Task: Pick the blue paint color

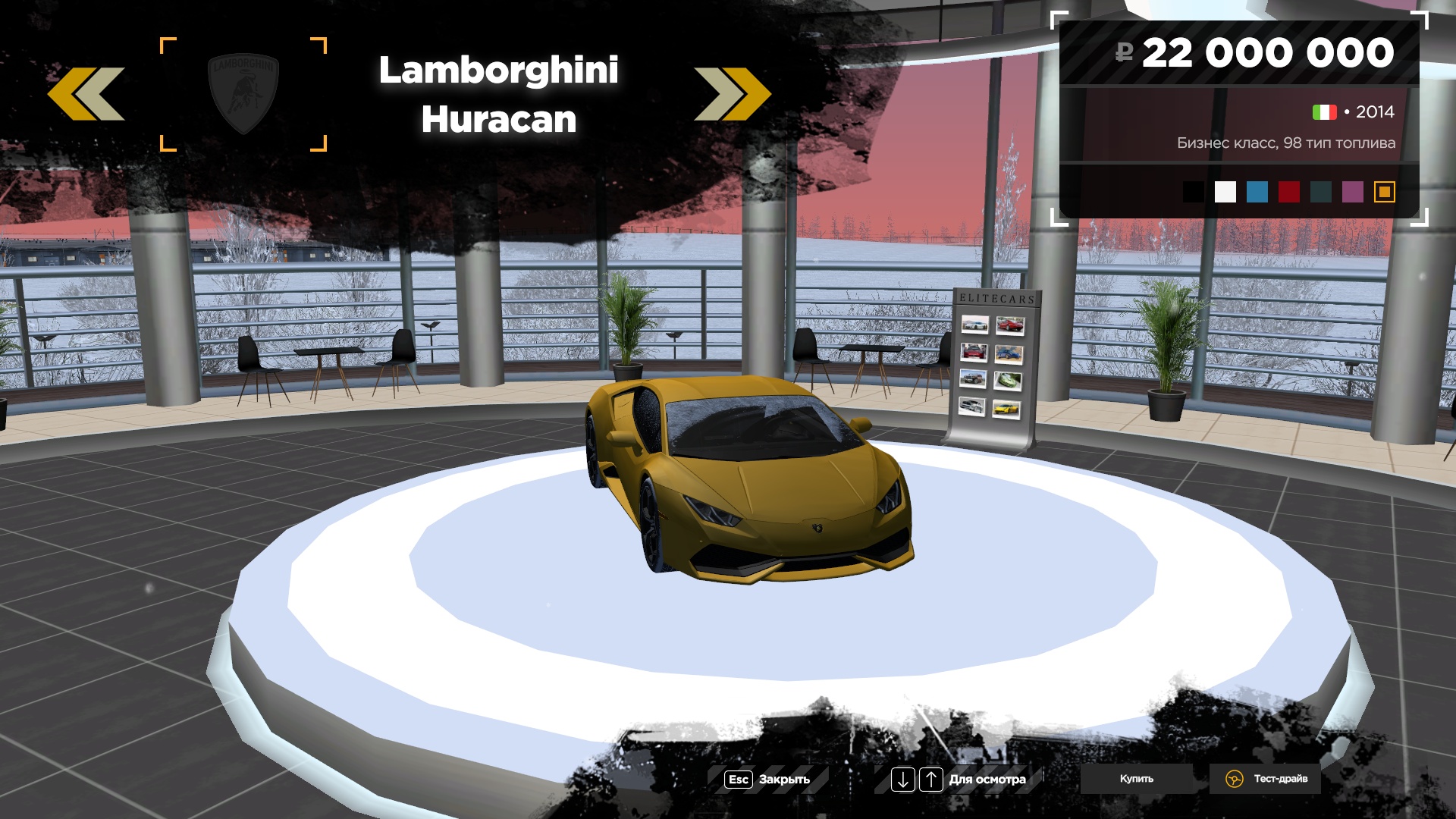Action: [1257, 192]
